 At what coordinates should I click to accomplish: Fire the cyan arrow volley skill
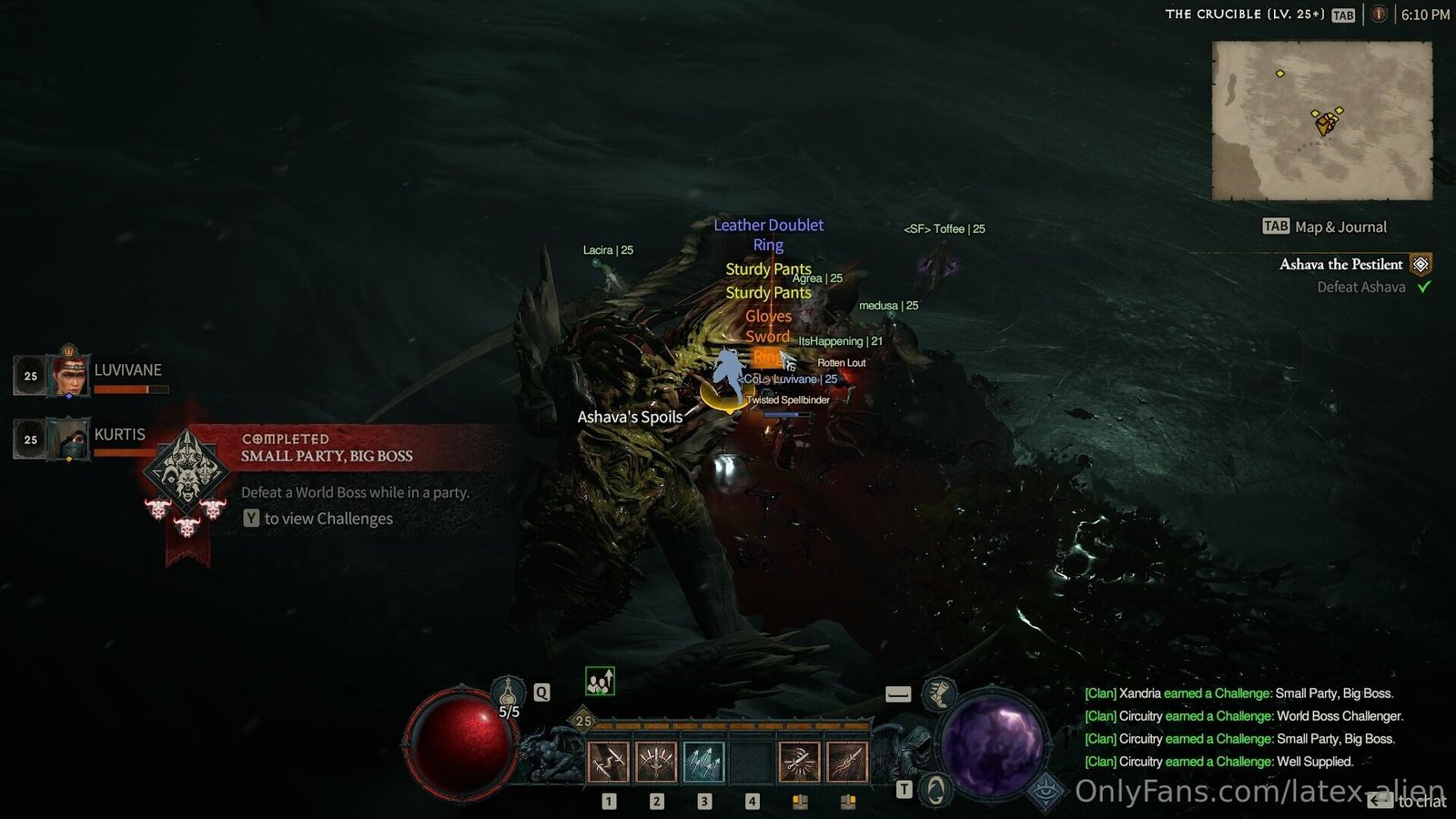click(x=703, y=762)
